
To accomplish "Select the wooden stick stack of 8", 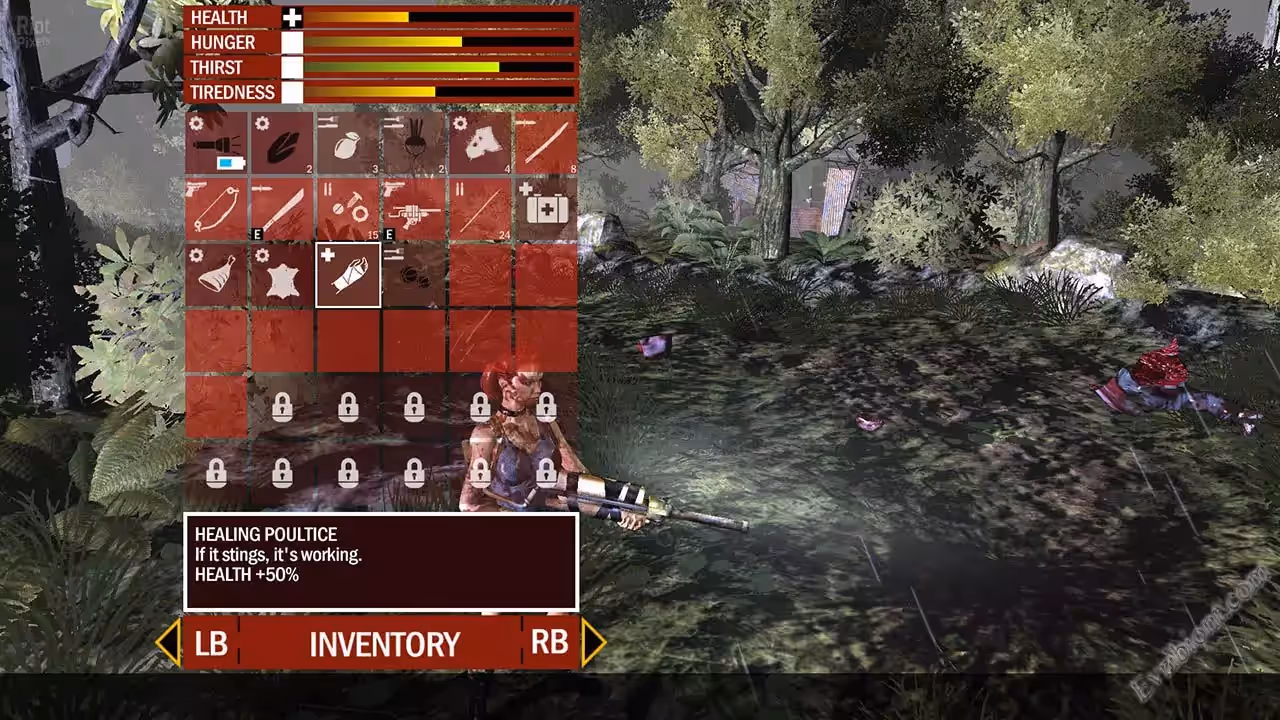I will point(546,143).
